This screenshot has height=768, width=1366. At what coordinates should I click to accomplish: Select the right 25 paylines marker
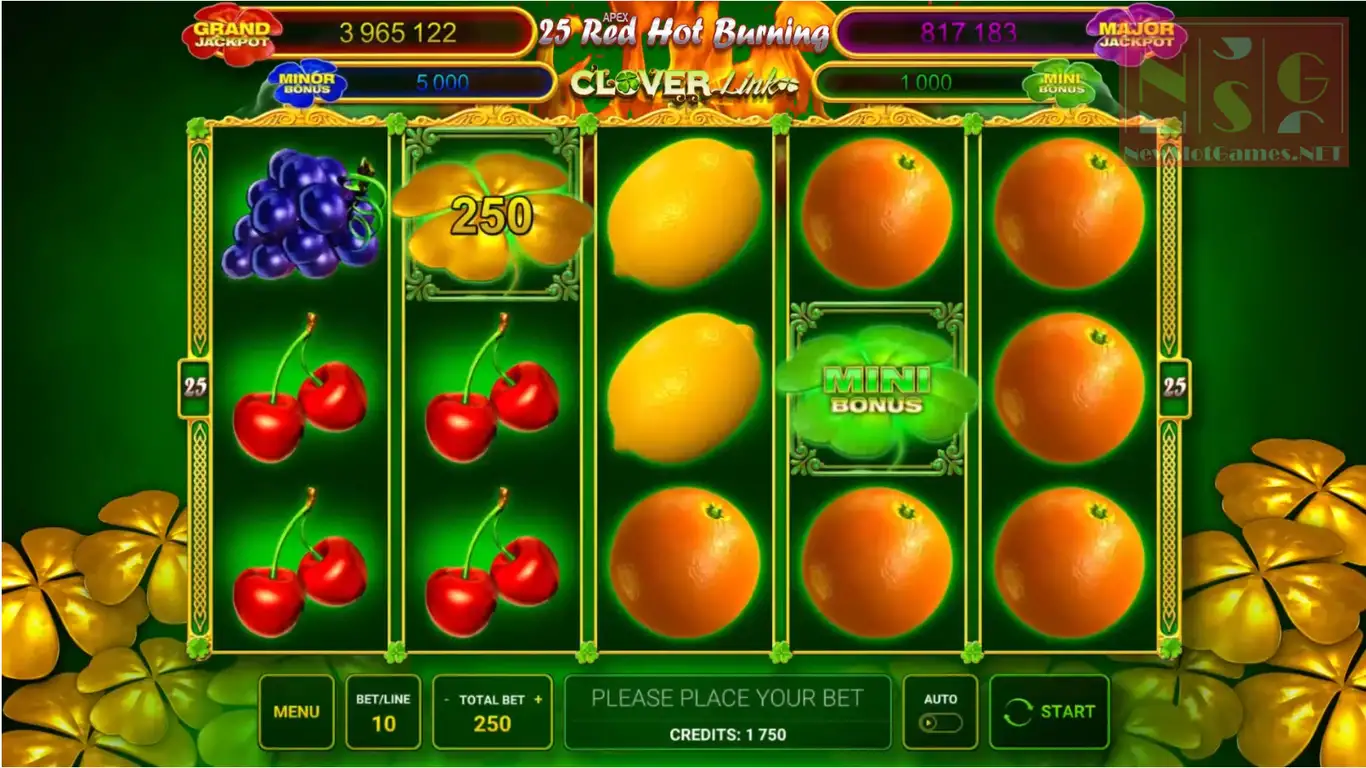click(x=1174, y=387)
